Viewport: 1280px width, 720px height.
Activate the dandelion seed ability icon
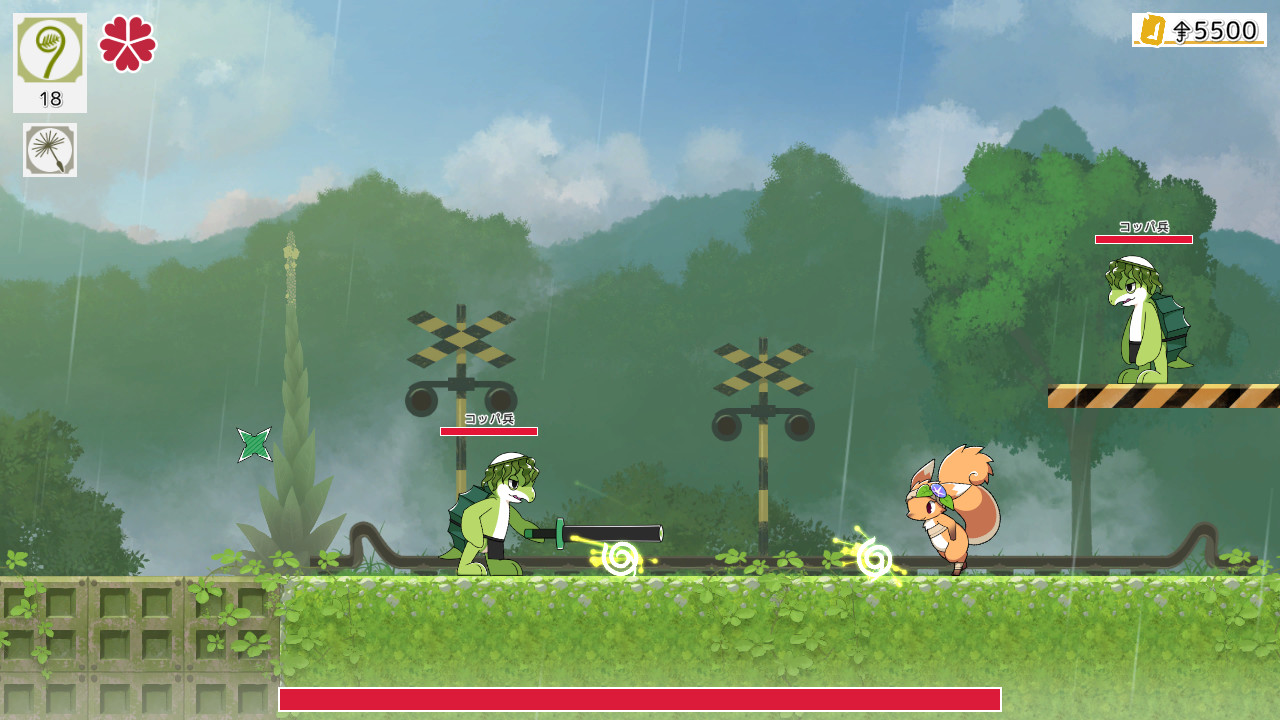point(50,150)
